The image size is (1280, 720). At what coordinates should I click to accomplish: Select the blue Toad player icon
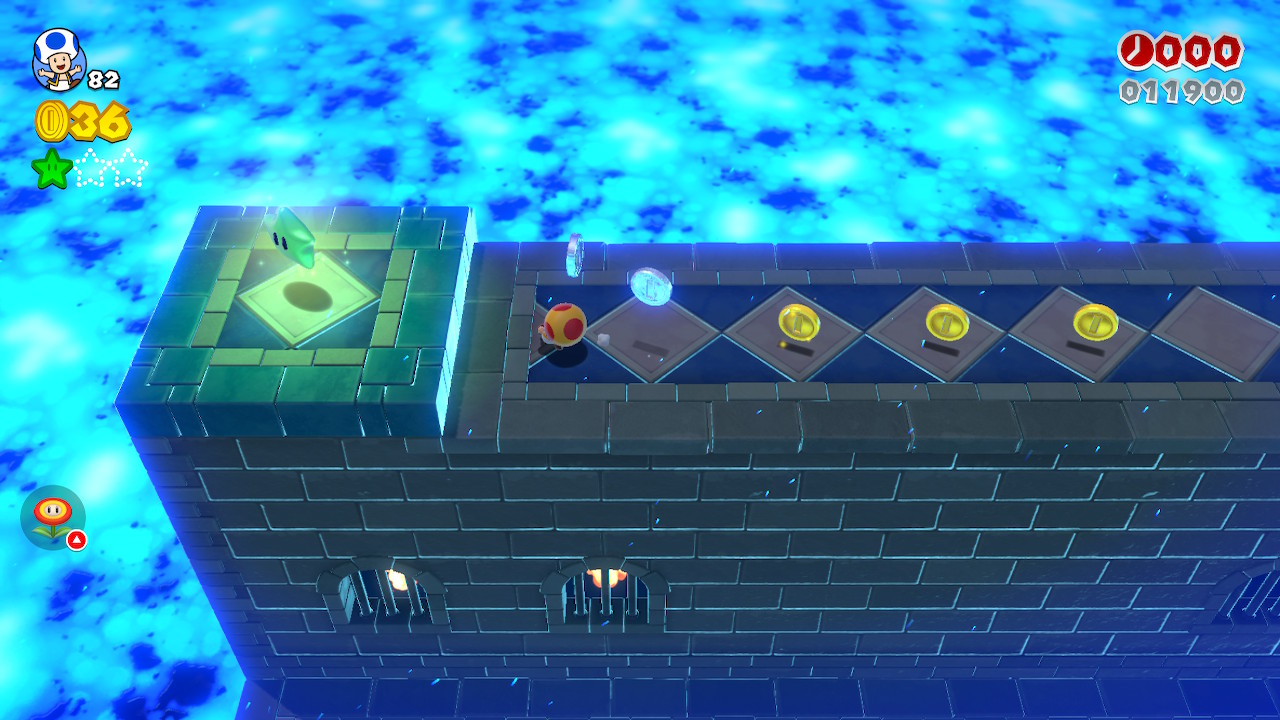pyautogui.click(x=58, y=59)
